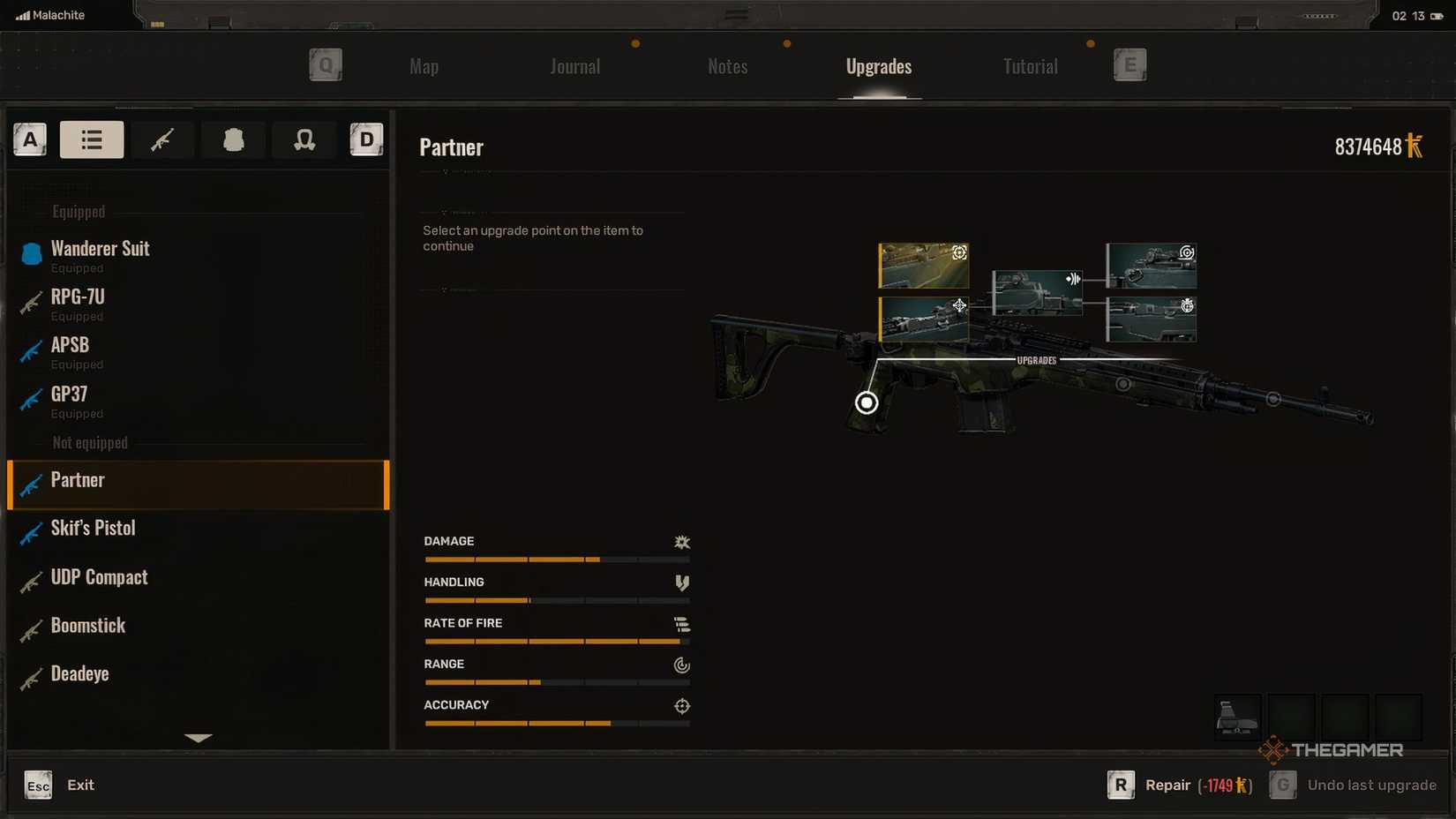Screen dimensions: 1456x819
Task: Click the Accuracy crosshair stat icon
Action: coord(681,706)
